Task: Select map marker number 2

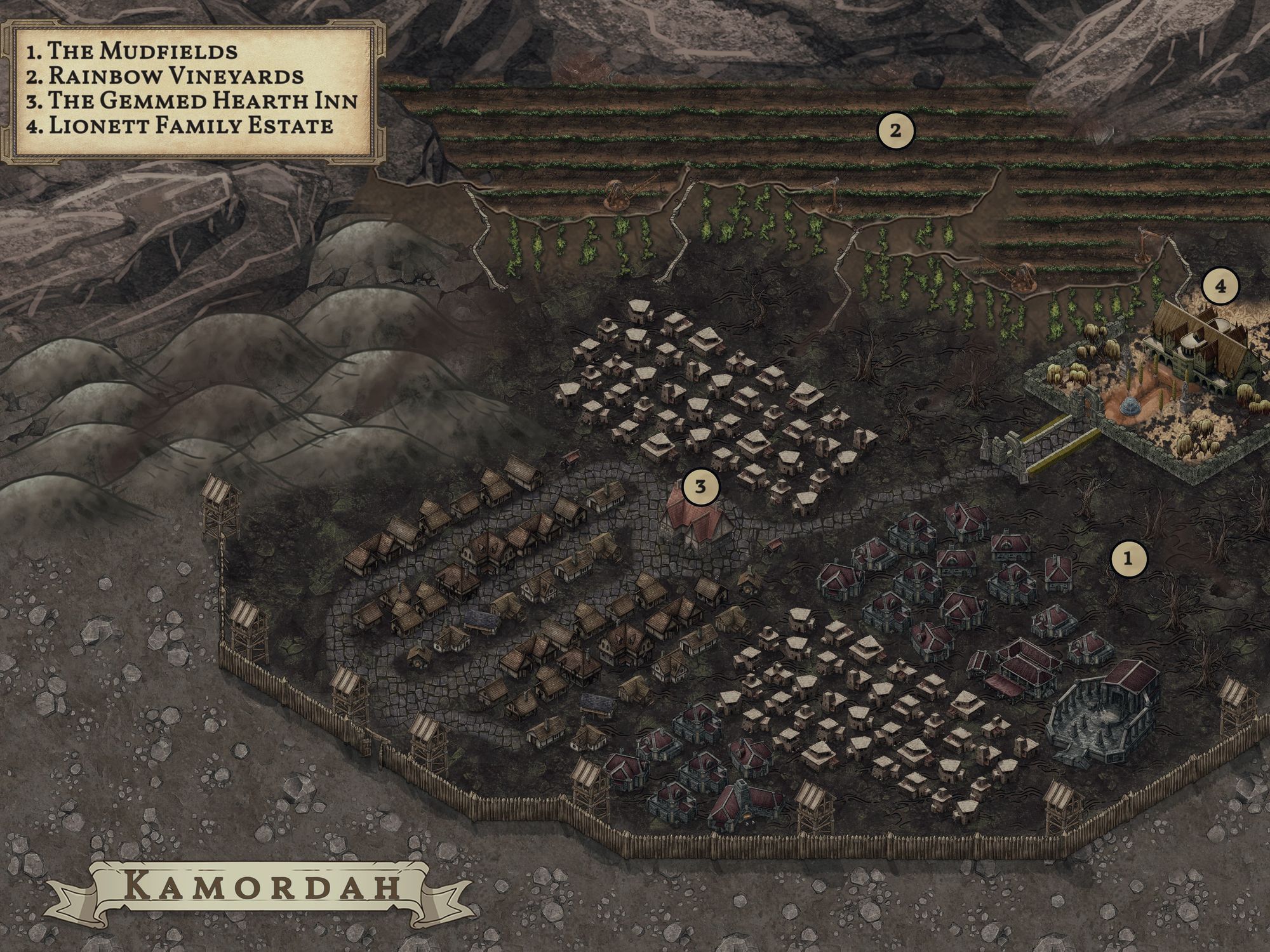Action: point(895,131)
